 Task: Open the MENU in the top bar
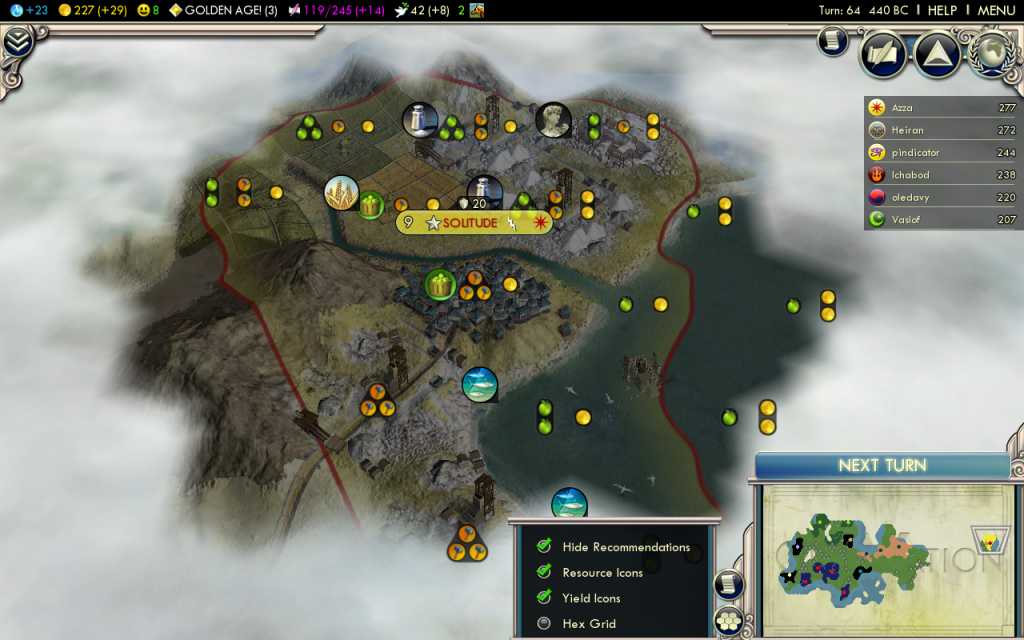click(x=995, y=10)
